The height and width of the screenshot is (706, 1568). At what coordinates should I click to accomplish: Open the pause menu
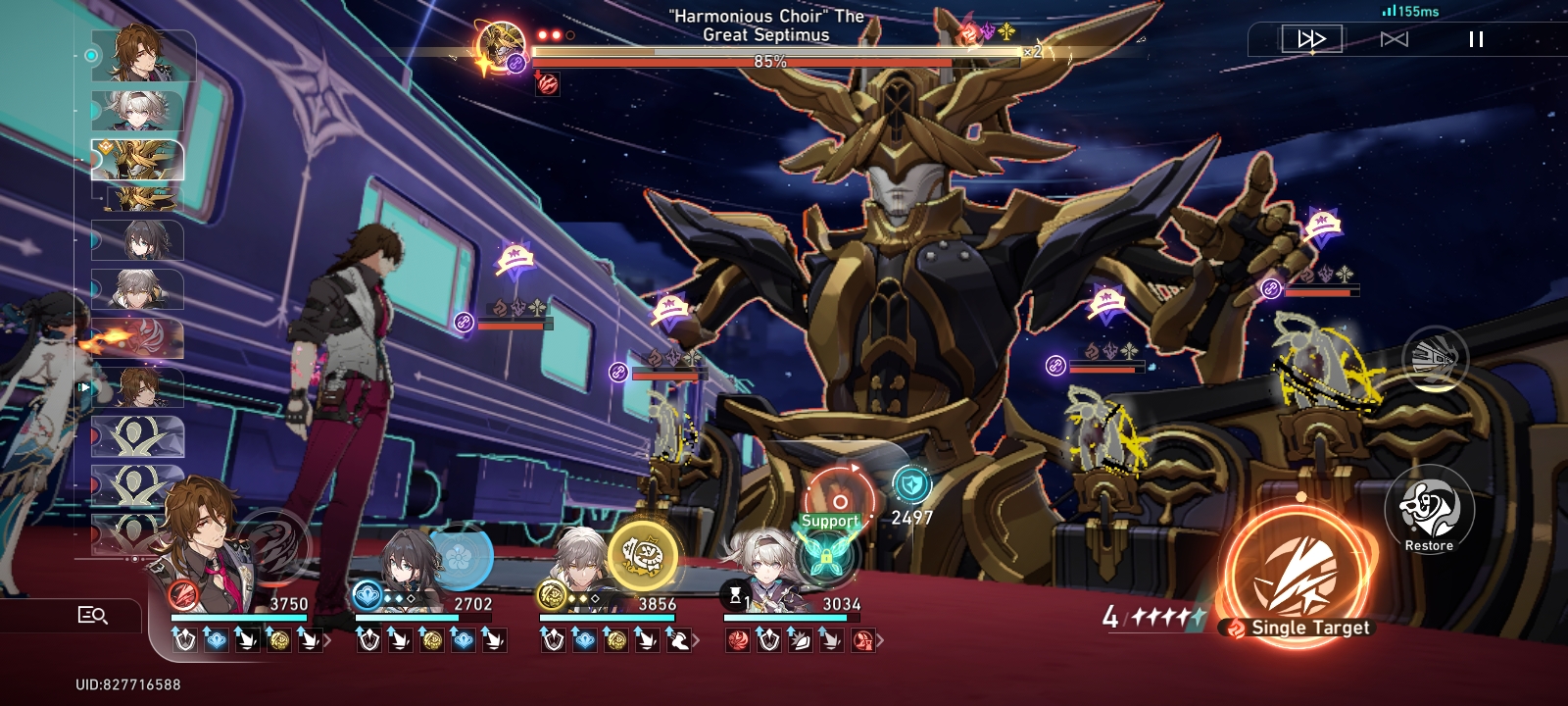click(1474, 39)
